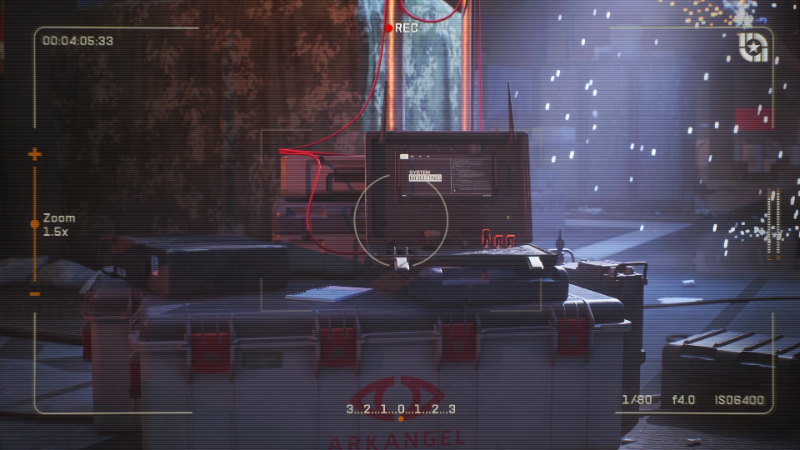Click the orange zoom-in plus
Screen dimensions: 800x450
click(35, 154)
